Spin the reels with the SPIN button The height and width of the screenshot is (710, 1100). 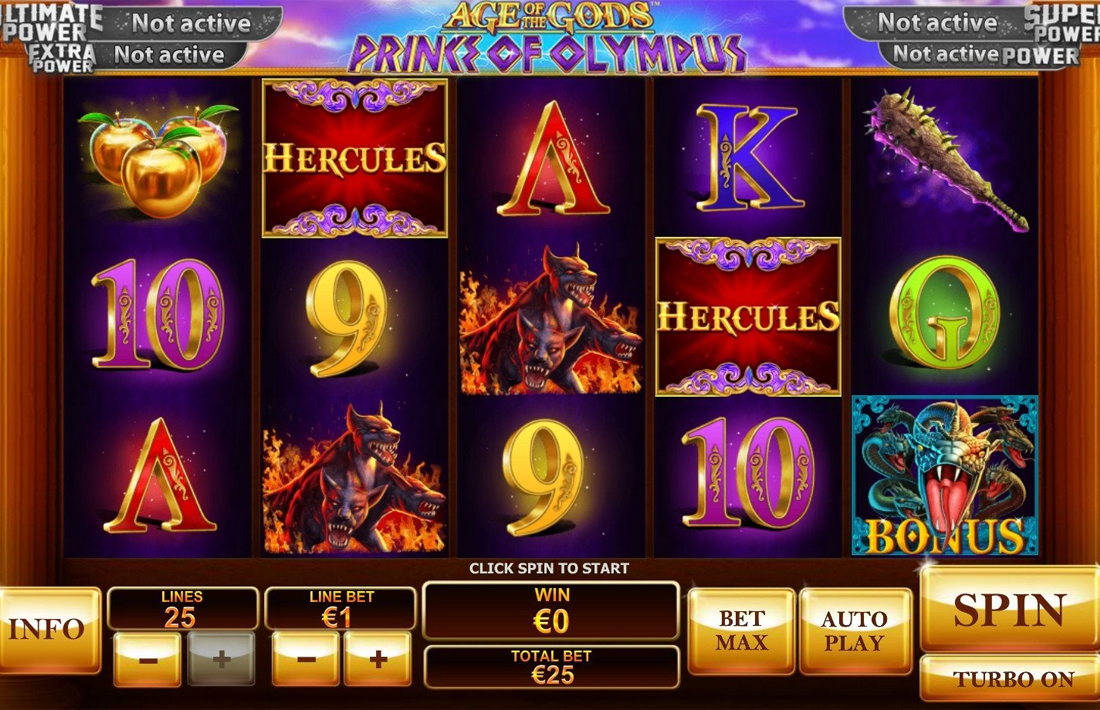pyautogui.click(x=1008, y=609)
